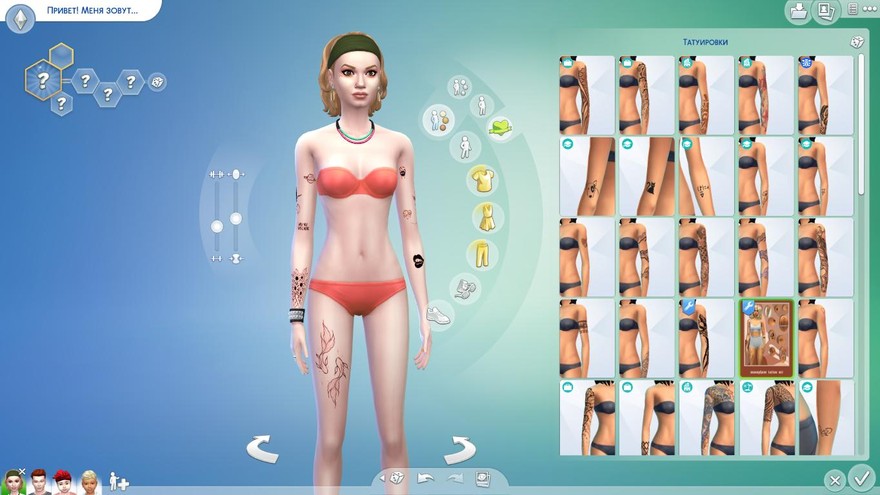The image size is (880, 495).
Task: Select the red-haired child Sim portrait
Action: click(x=63, y=481)
